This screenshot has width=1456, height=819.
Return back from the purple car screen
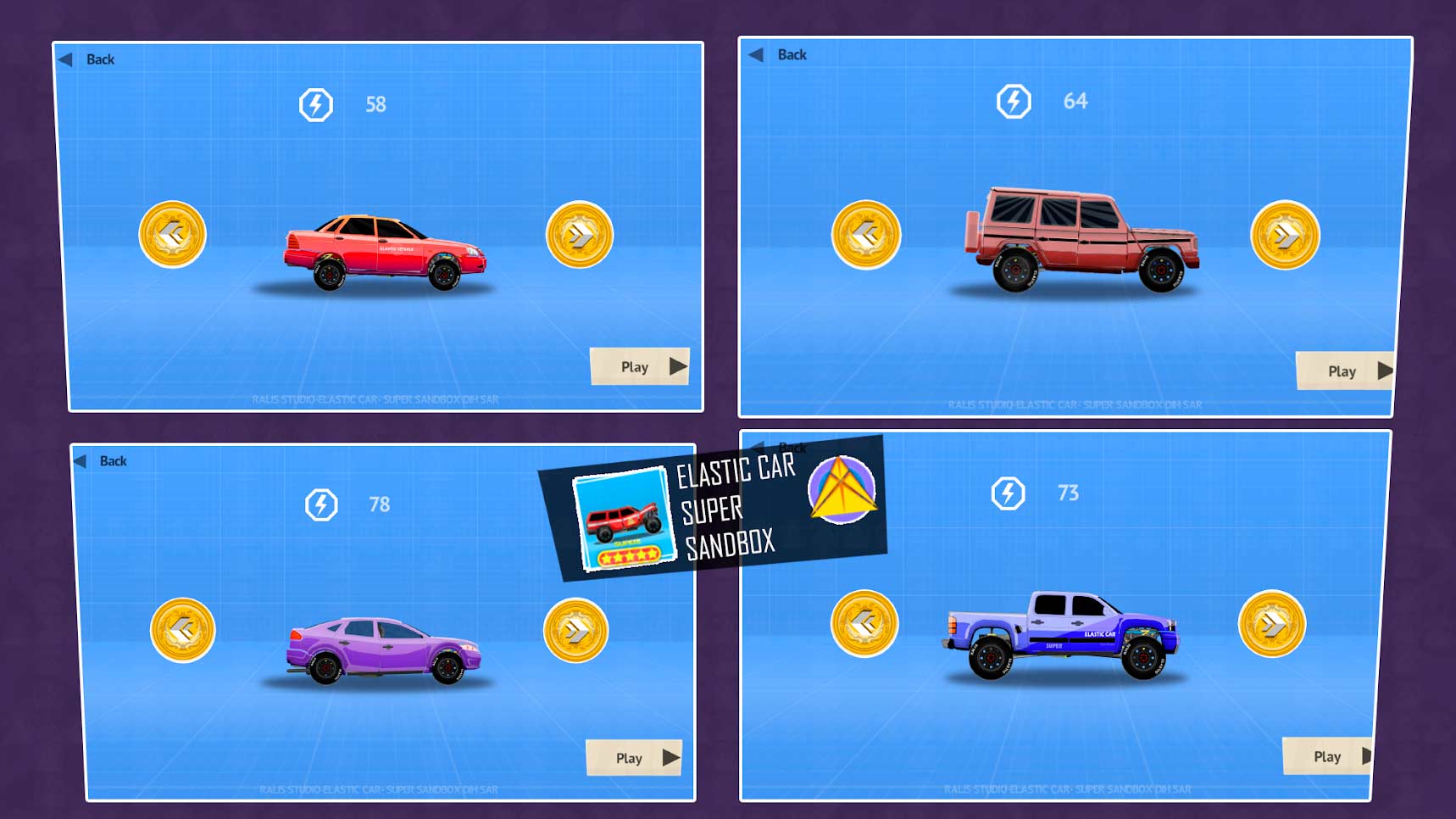coord(102,461)
